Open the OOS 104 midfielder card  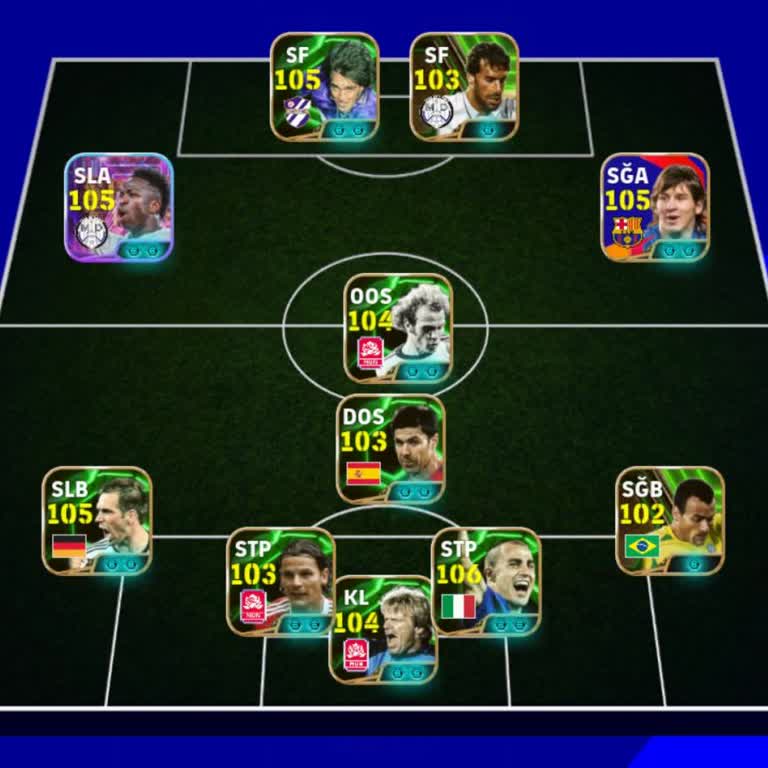tap(398, 329)
